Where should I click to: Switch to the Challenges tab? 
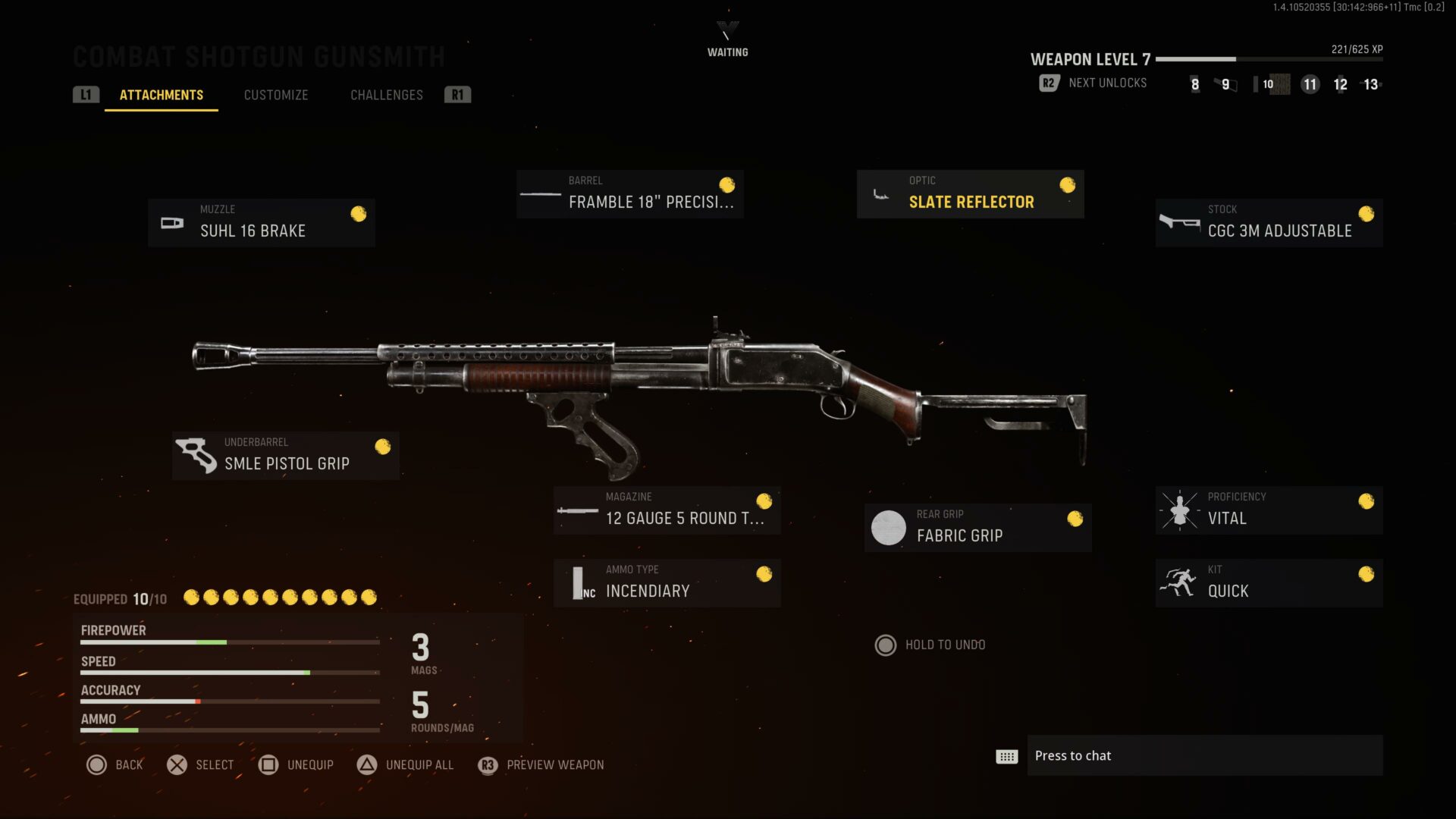click(386, 95)
